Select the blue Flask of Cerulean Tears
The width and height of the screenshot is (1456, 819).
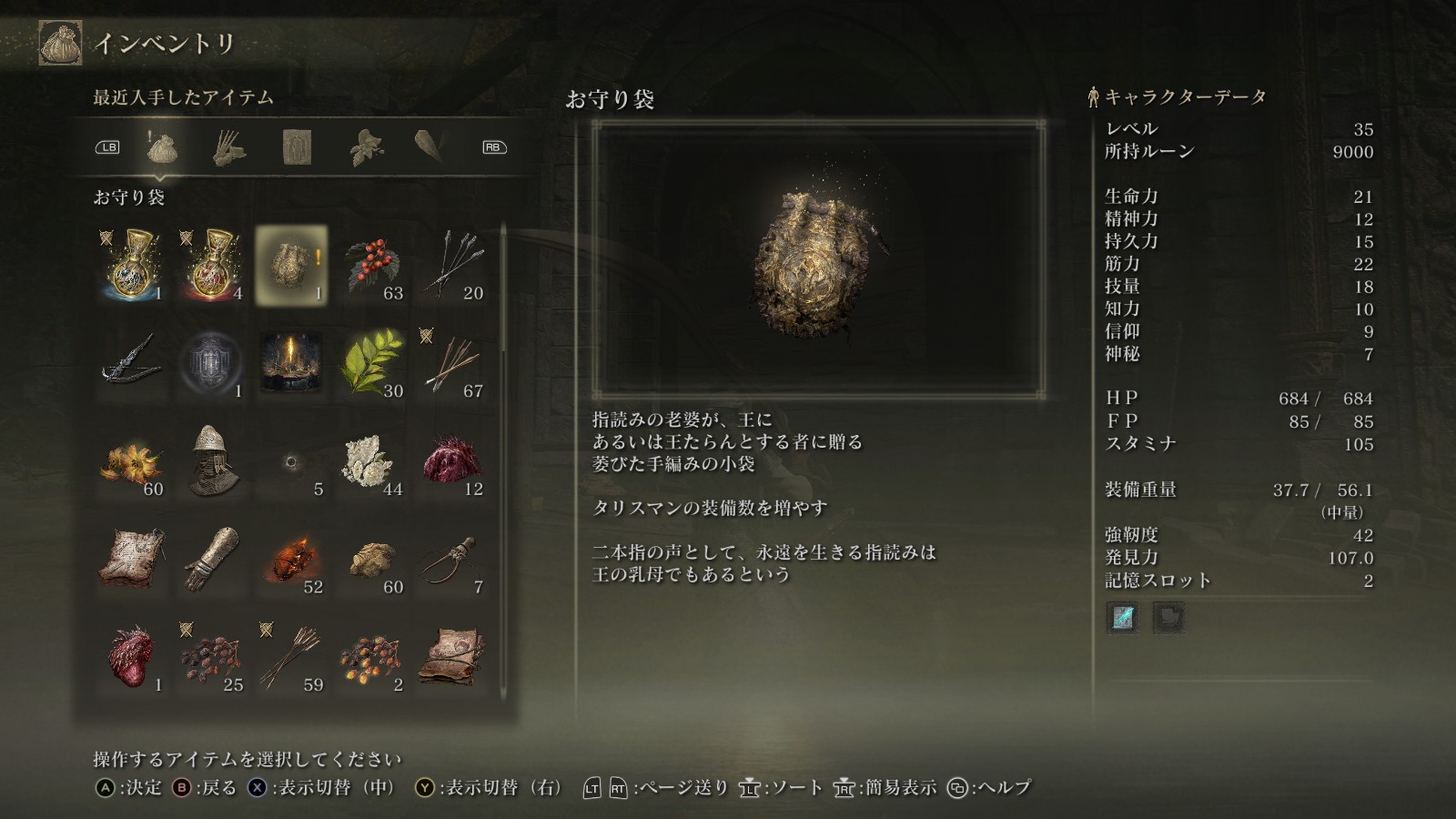[132, 265]
